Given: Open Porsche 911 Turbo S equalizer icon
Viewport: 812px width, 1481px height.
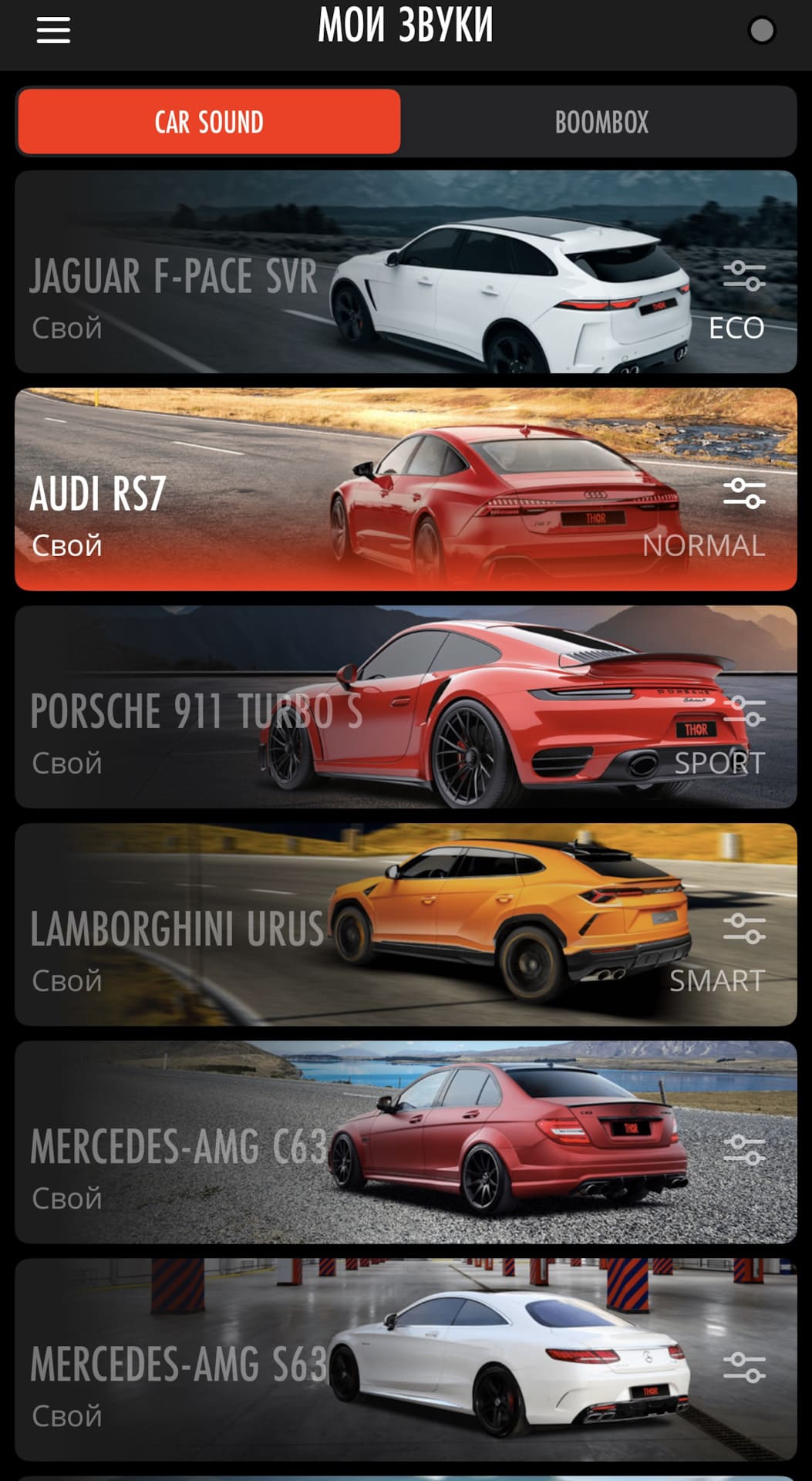Looking at the screenshot, I should (x=744, y=711).
